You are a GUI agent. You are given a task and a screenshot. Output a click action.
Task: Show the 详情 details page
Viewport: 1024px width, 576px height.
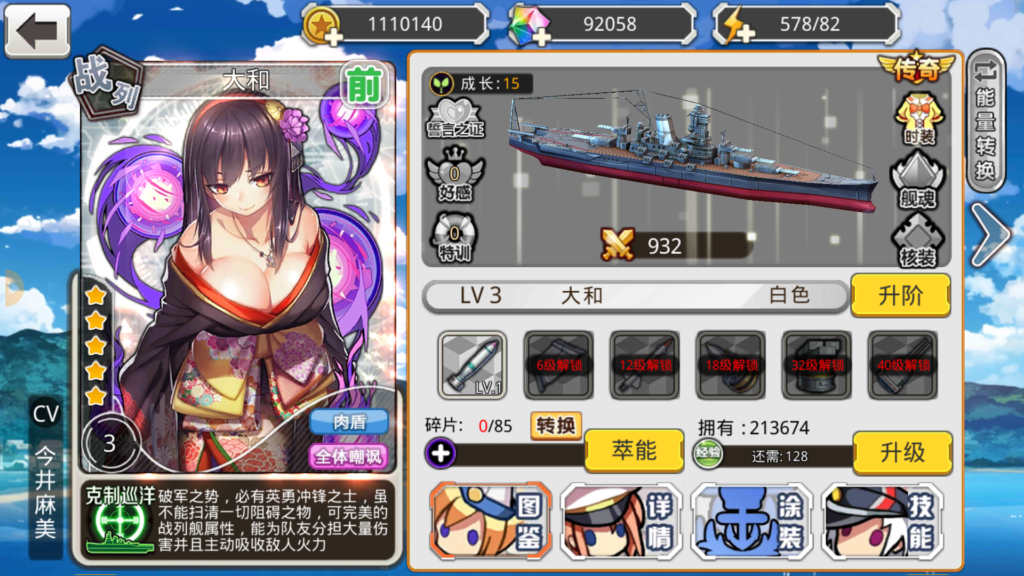(620, 521)
